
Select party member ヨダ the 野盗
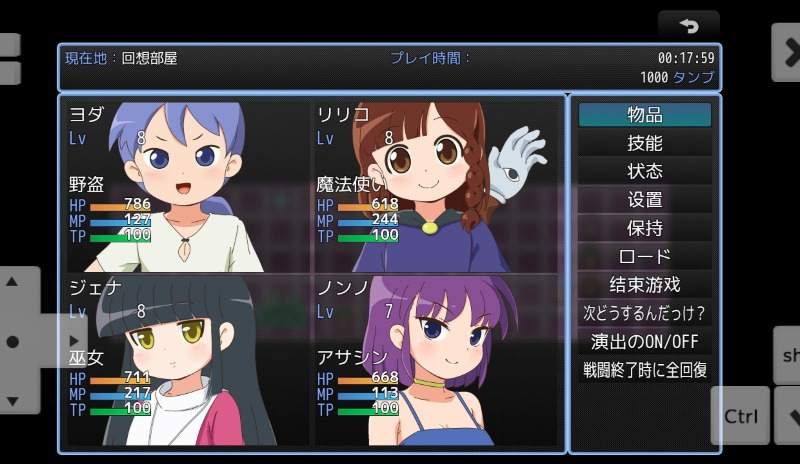coord(186,186)
